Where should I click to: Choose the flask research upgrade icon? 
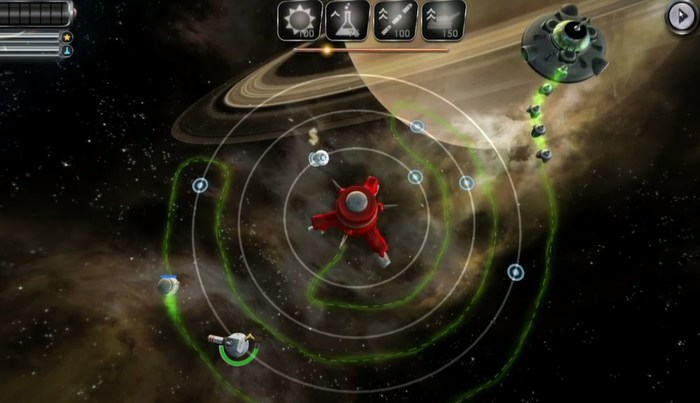(x=347, y=21)
